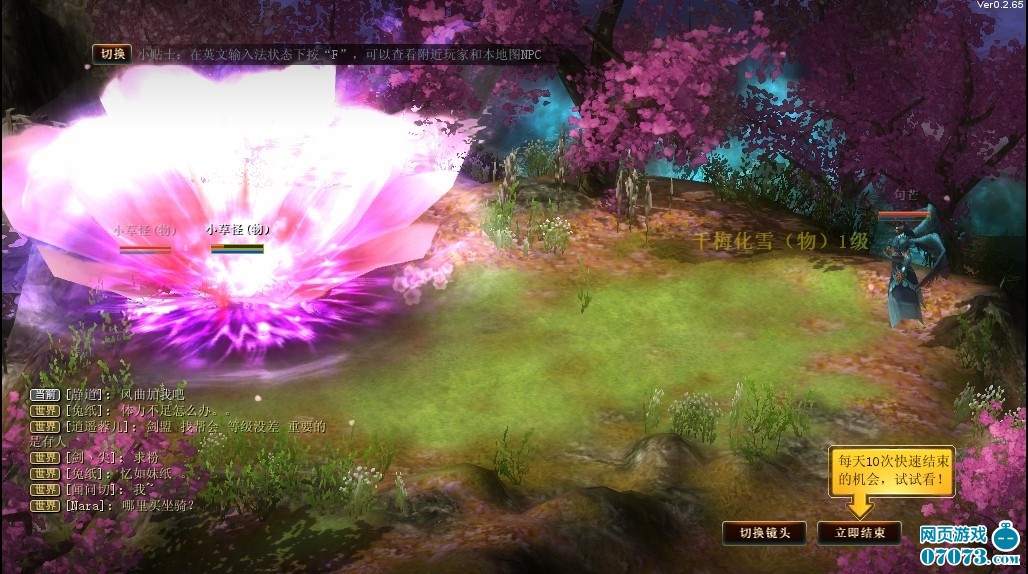End battle now with 立即结束
1028x574 pixels.
pos(859,533)
